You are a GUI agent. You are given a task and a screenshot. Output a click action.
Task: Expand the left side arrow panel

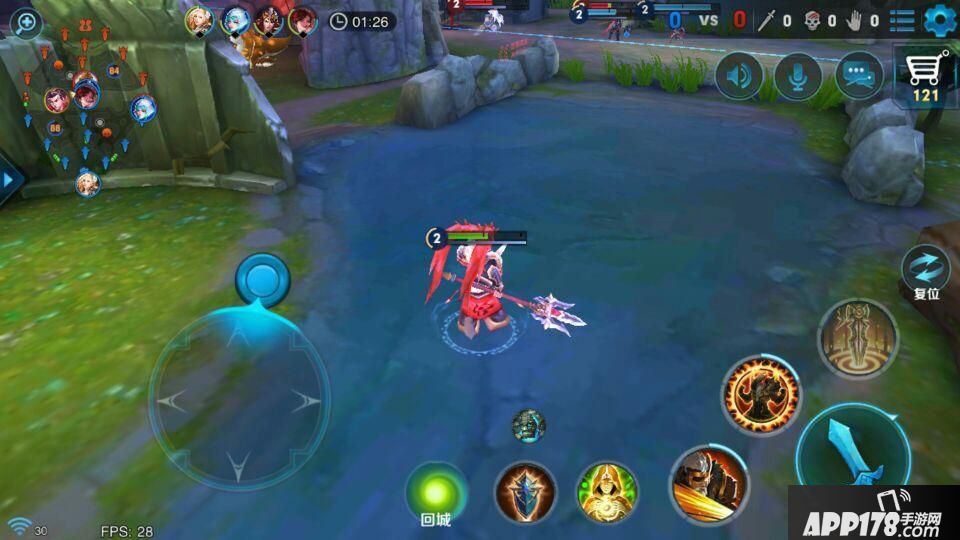9,181
